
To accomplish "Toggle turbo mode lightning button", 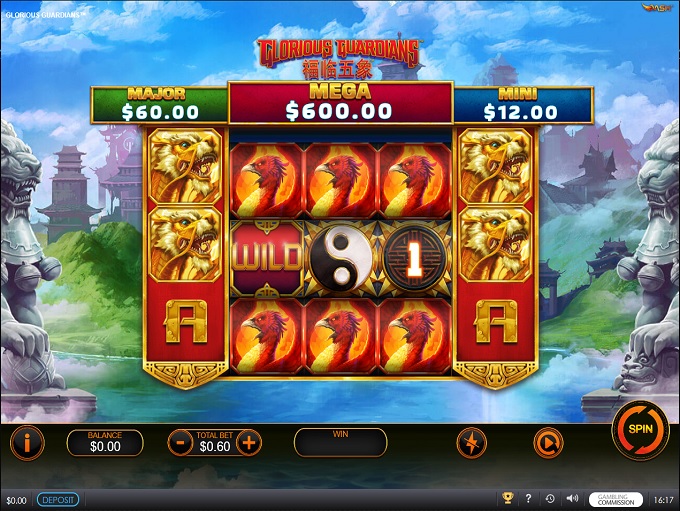I will point(472,442).
